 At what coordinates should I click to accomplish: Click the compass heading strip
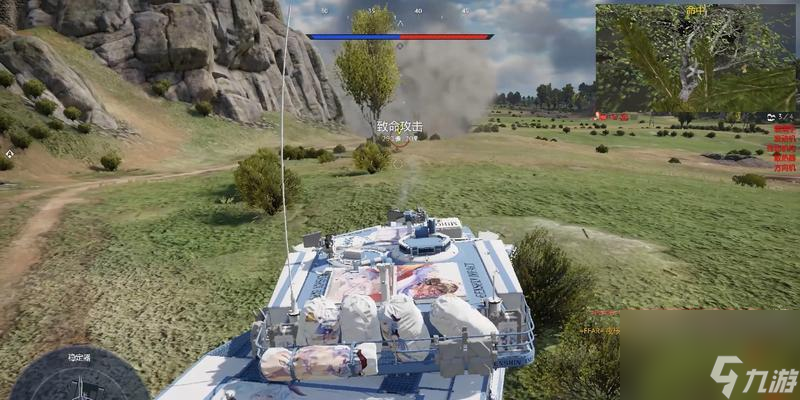click(x=400, y=12)
